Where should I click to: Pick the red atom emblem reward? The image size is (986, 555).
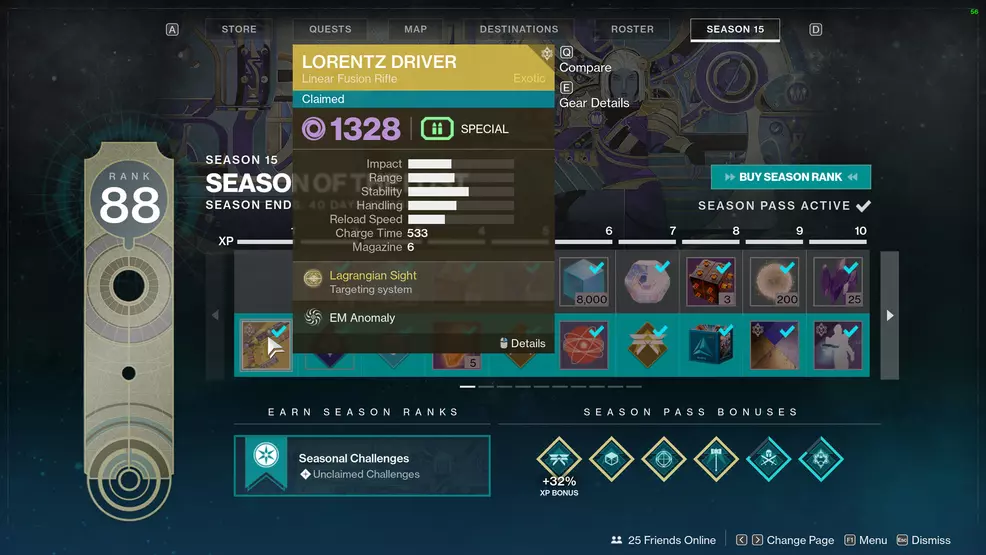[x=583, y=345]
